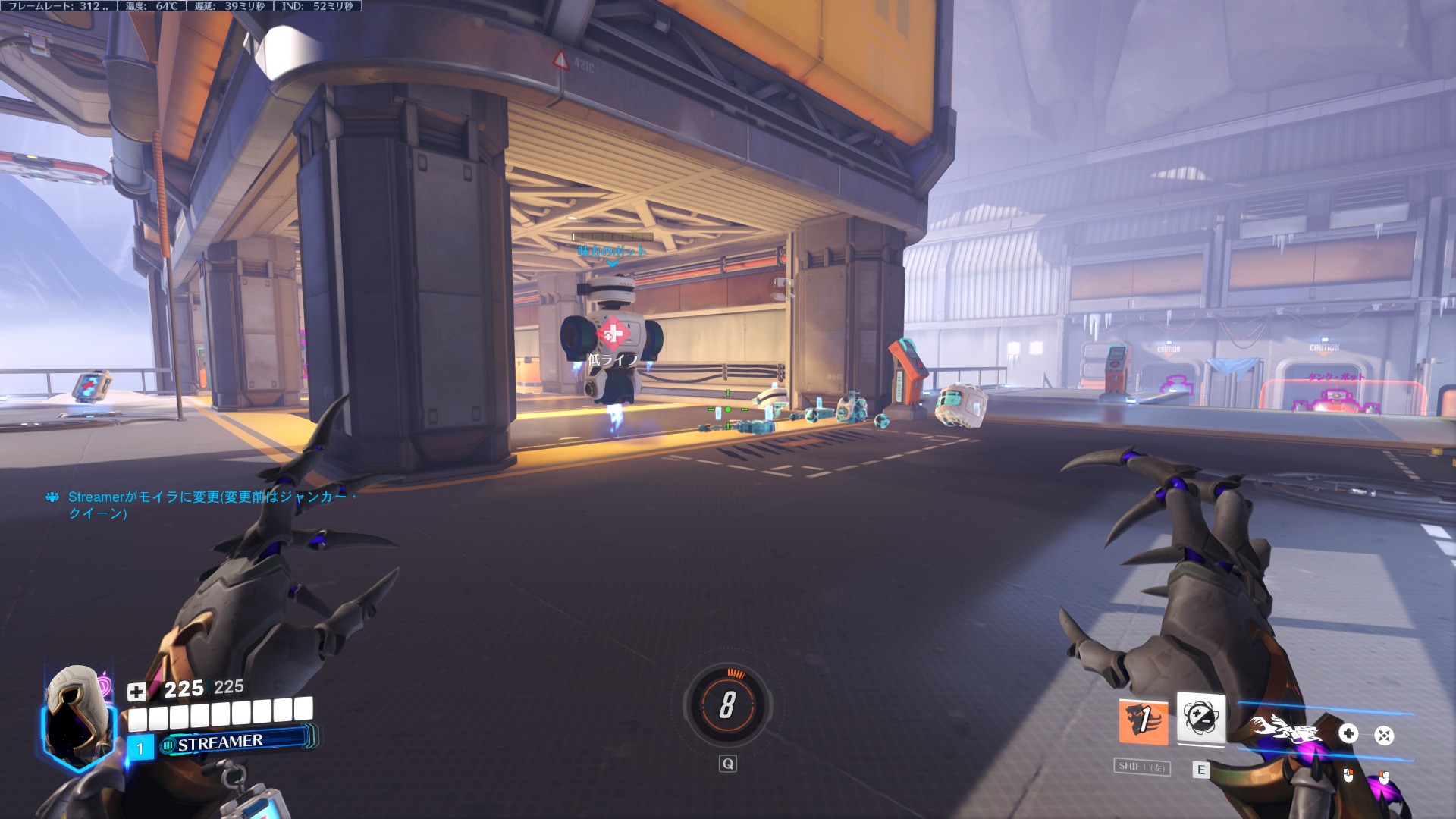Use the Biotic Orb ability icon
The image size is (1456, 819).
1200,717
